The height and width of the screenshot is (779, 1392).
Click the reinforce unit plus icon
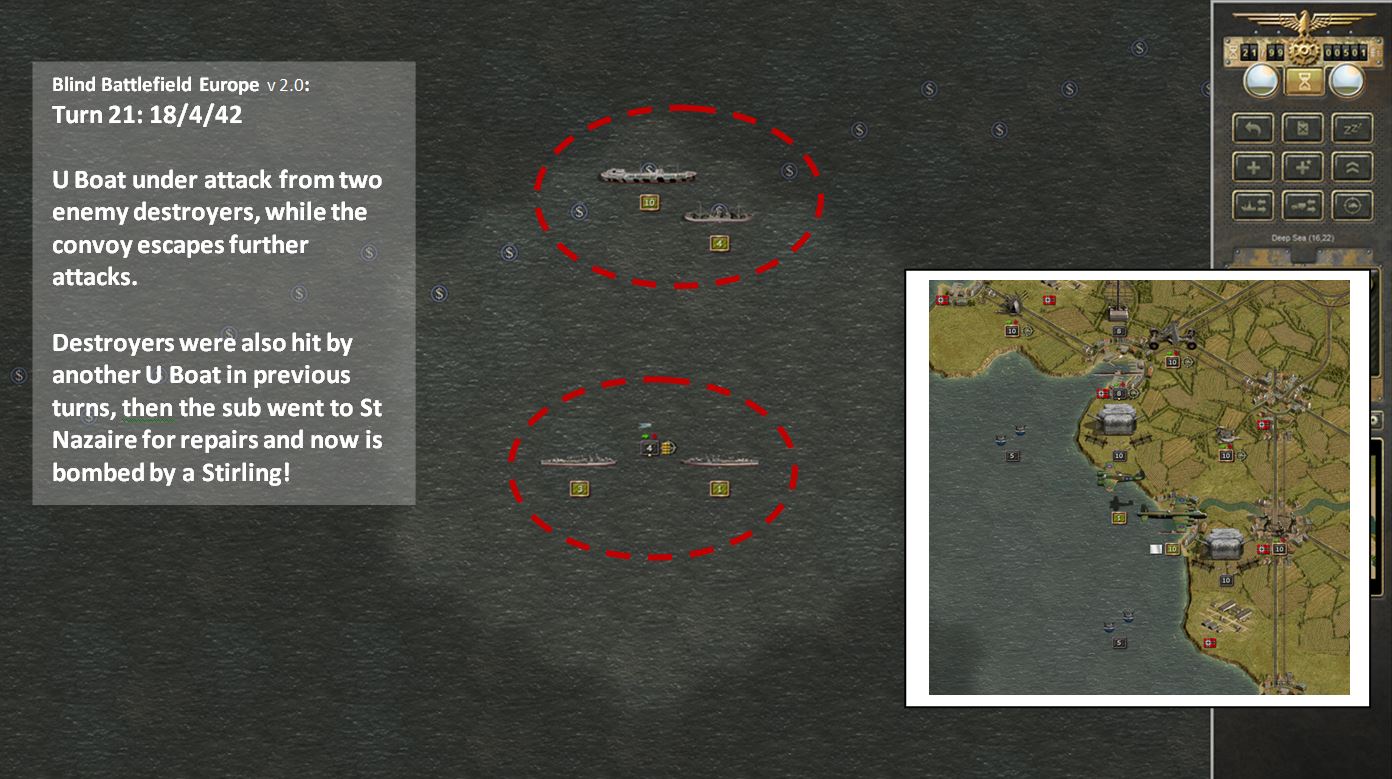[x=1253, y=167]
